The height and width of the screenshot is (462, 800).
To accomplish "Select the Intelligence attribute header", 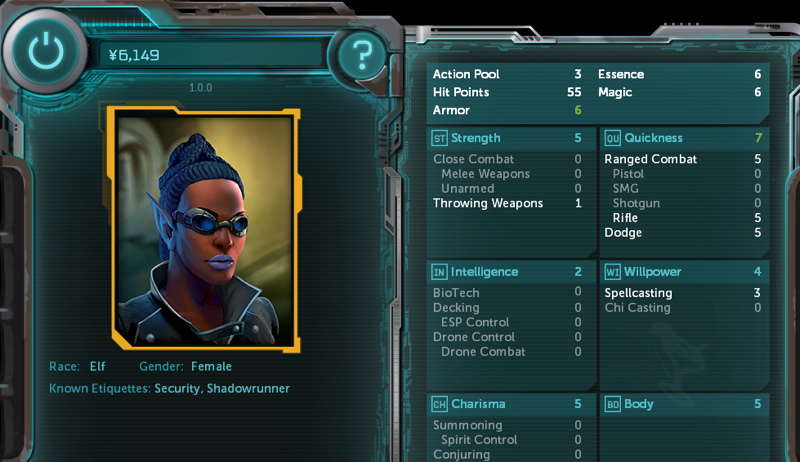I will pos(507,272).
